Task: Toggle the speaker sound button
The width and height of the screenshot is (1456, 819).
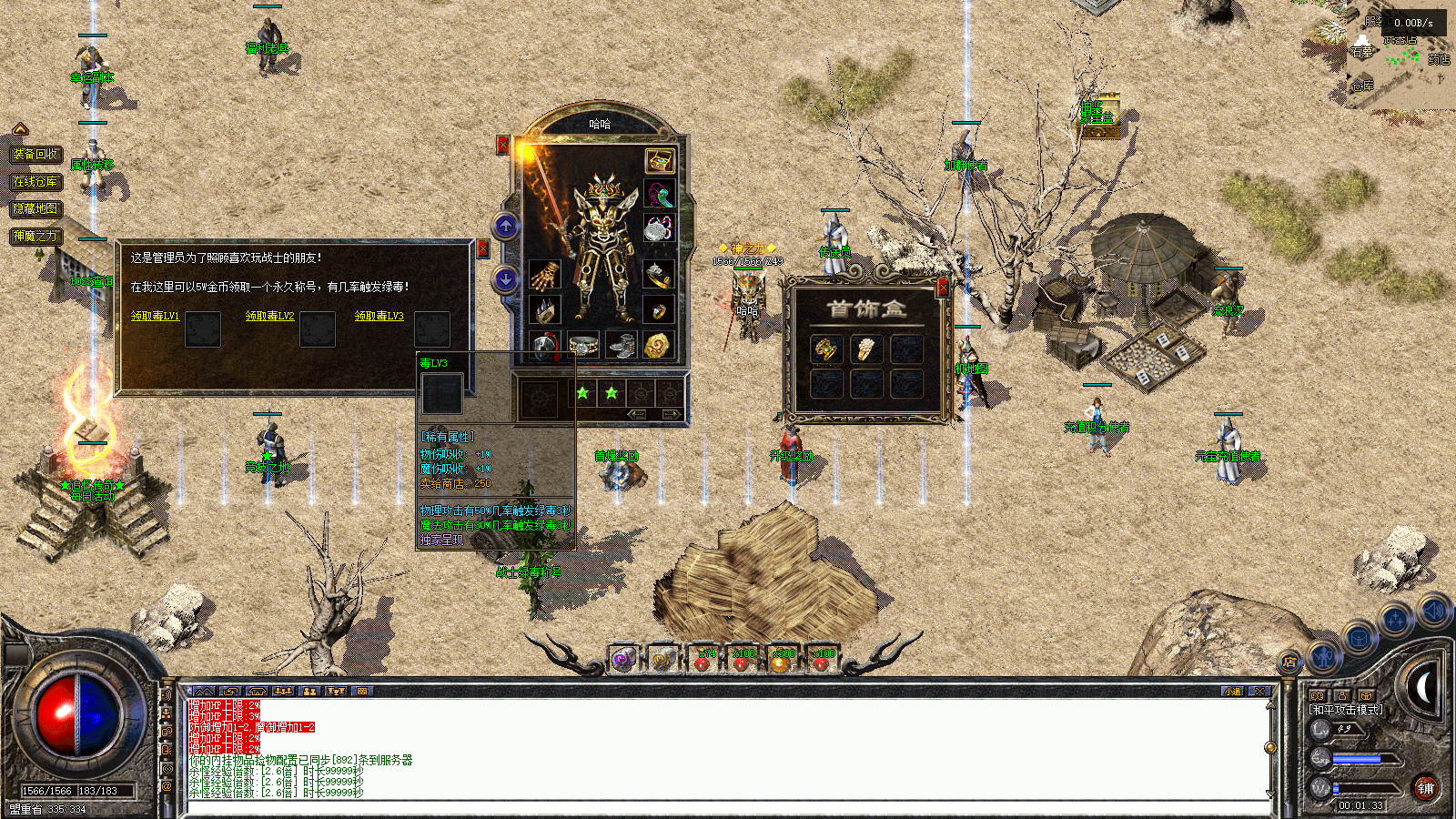Action: (x=1433, y=610)
